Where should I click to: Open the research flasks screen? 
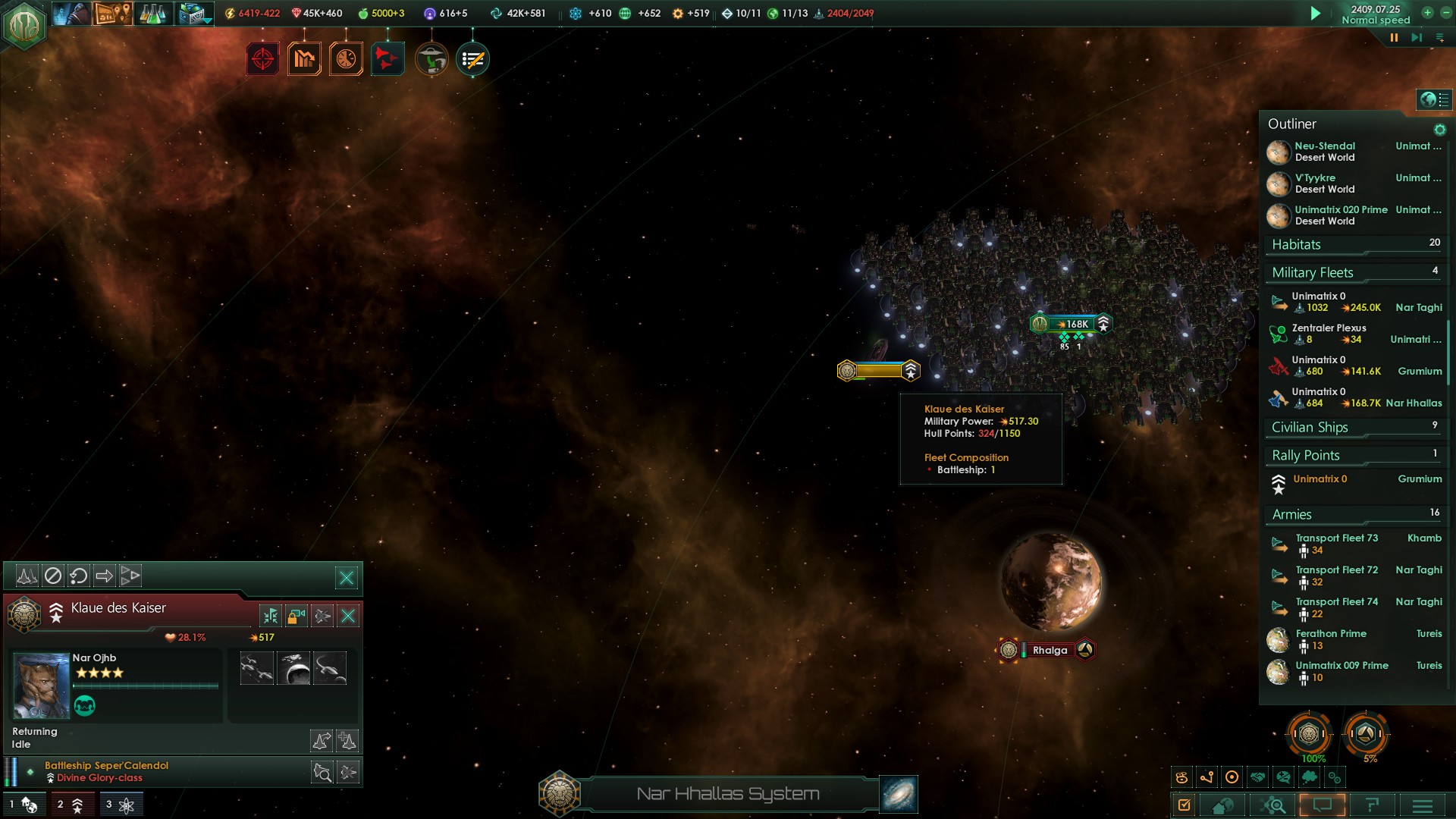[x=152, y=14]
